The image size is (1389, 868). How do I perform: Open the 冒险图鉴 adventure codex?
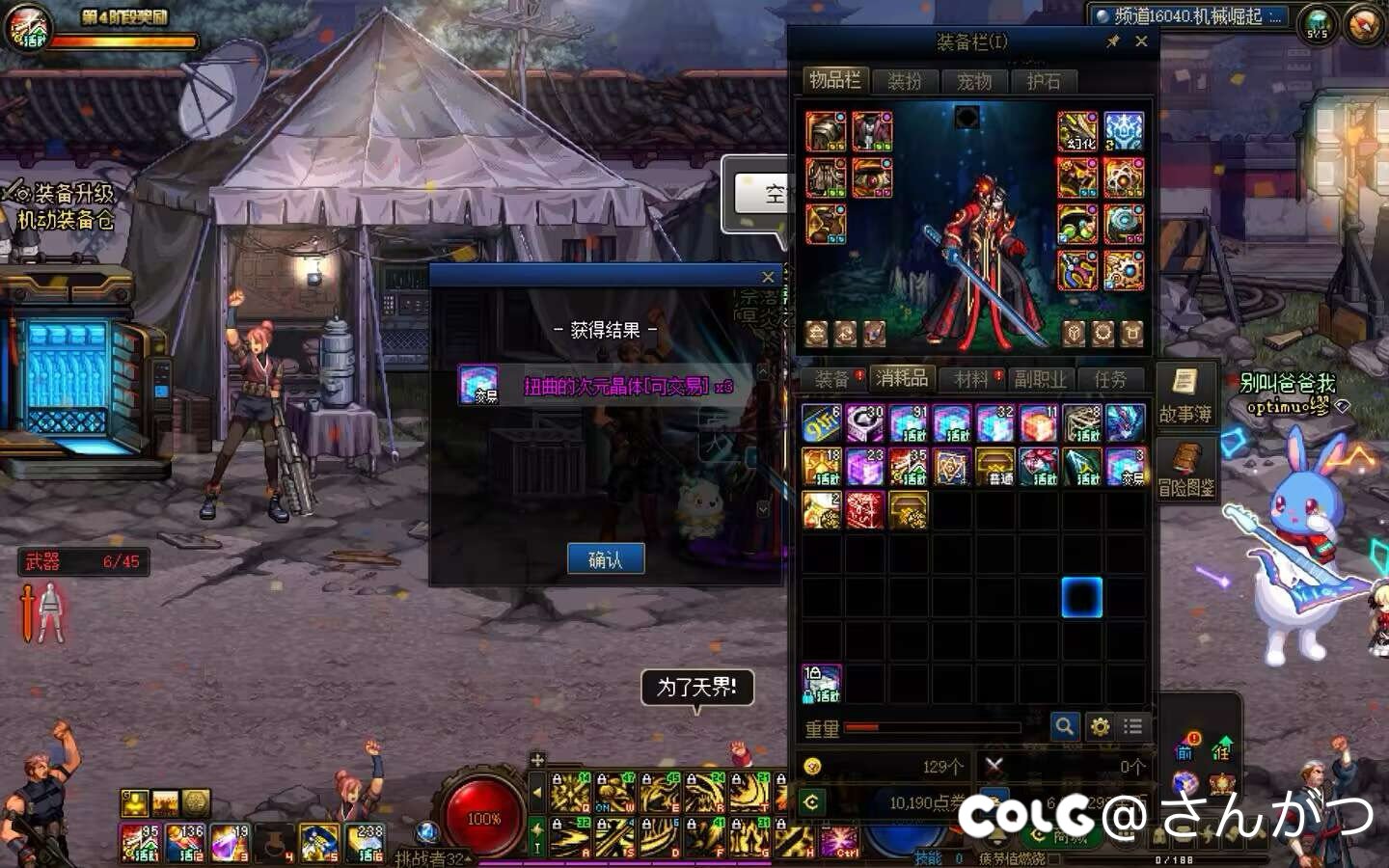(1185, 470)
